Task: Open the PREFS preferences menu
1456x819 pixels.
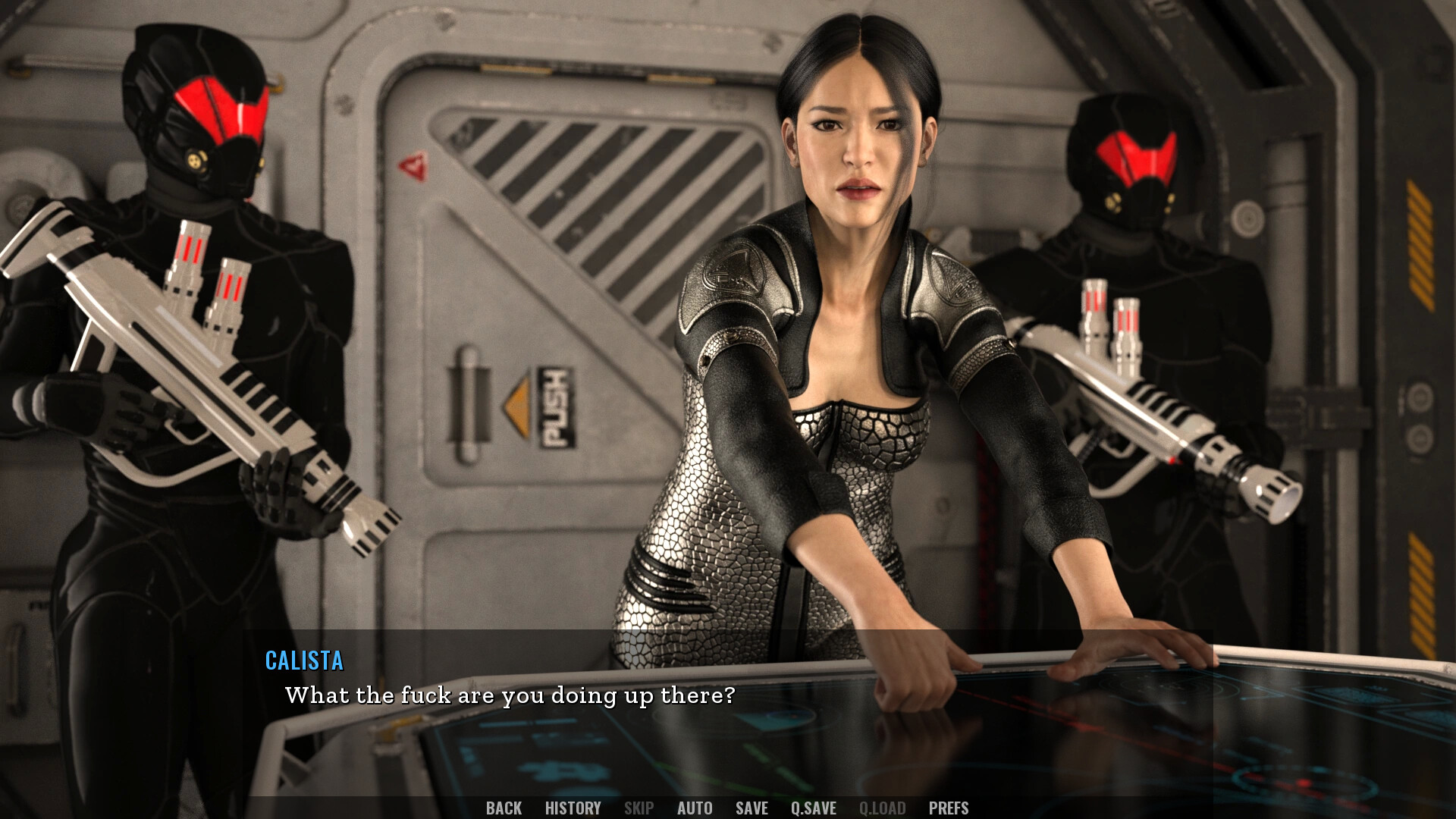Action: click(x=949, y=808)
